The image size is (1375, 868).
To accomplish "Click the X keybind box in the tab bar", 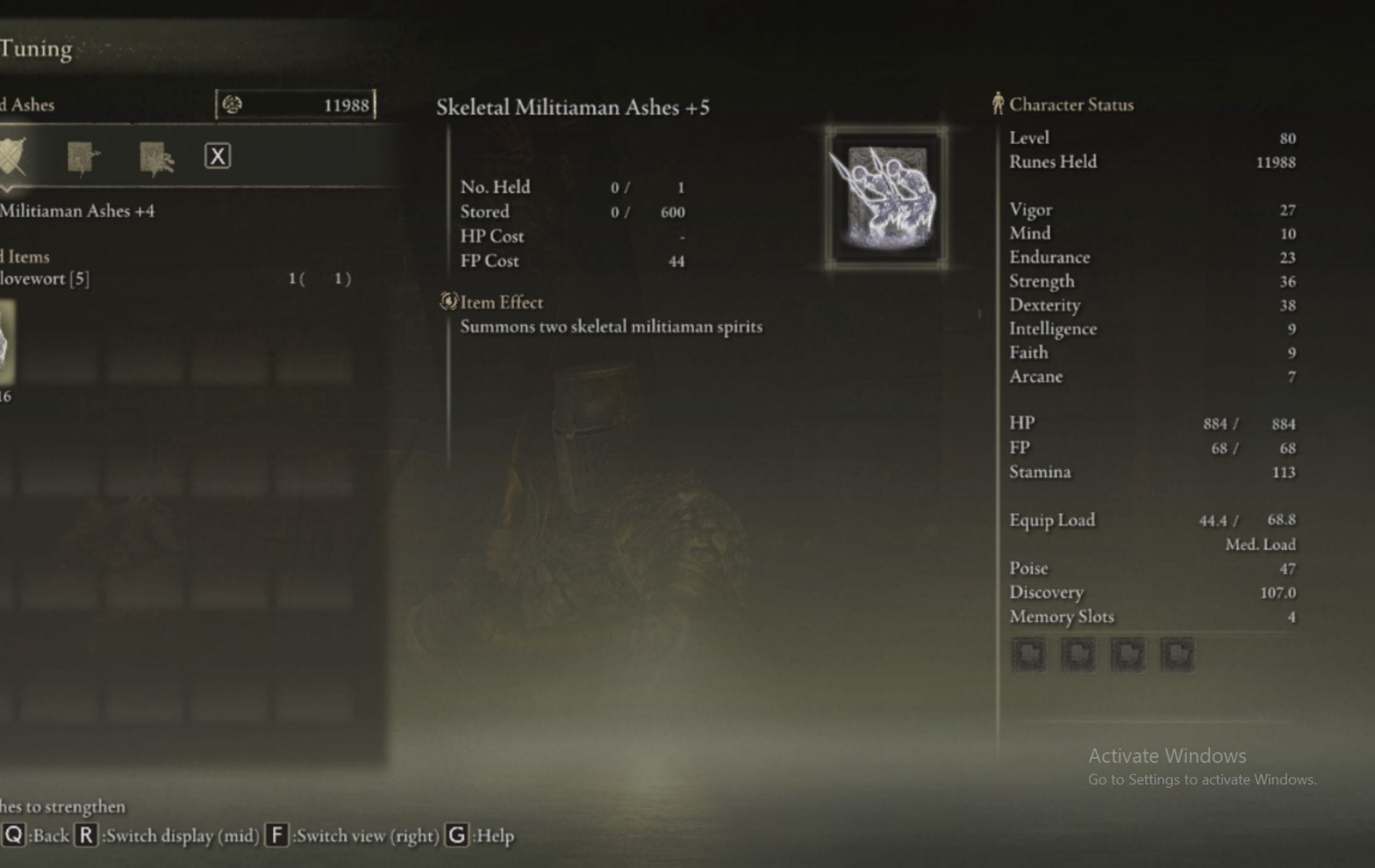I will tap(219, 154).
